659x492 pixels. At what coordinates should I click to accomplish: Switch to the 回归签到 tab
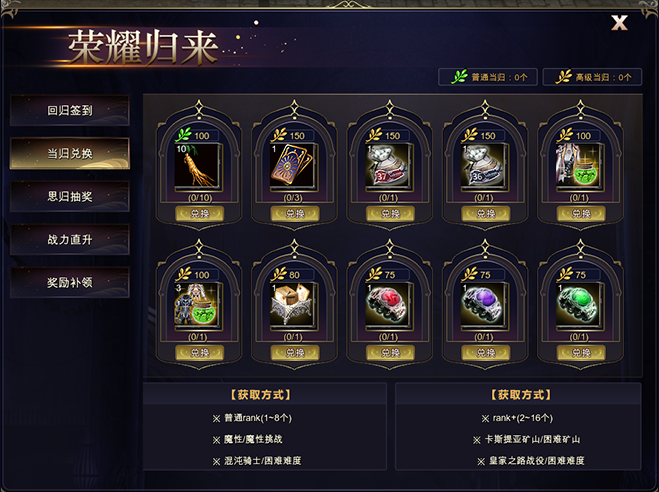70,111
